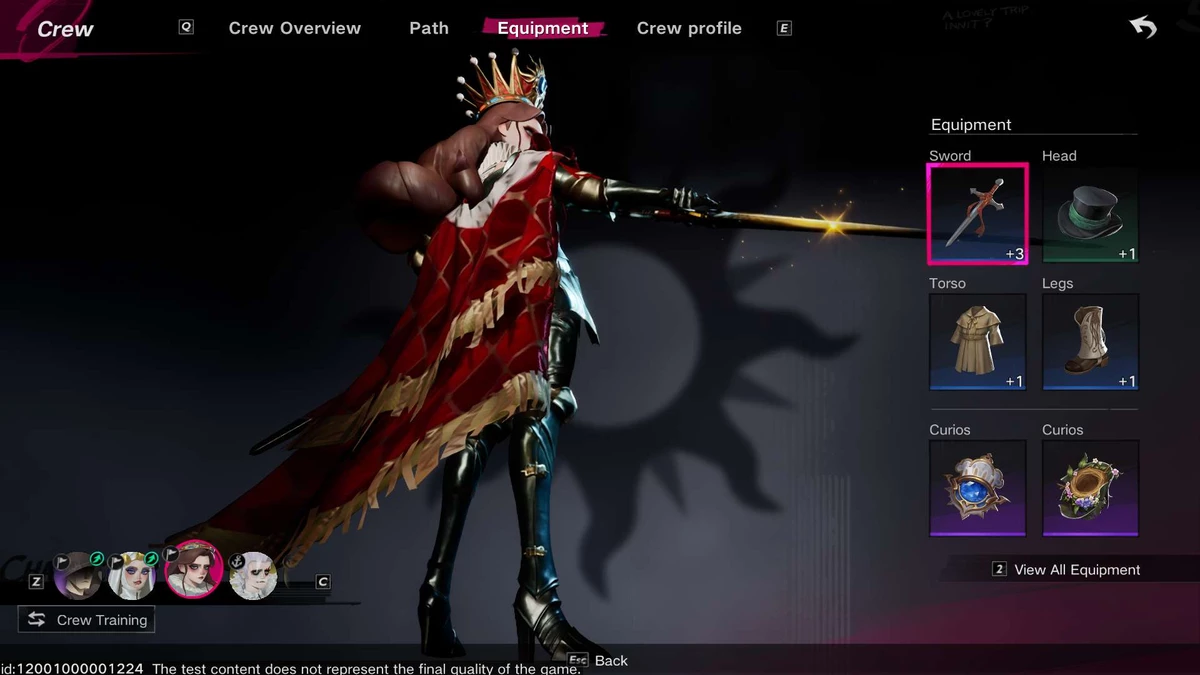This screenshot has width=1200, height=675.
Task: Select the Equipment tab
Action: [543, 28]
